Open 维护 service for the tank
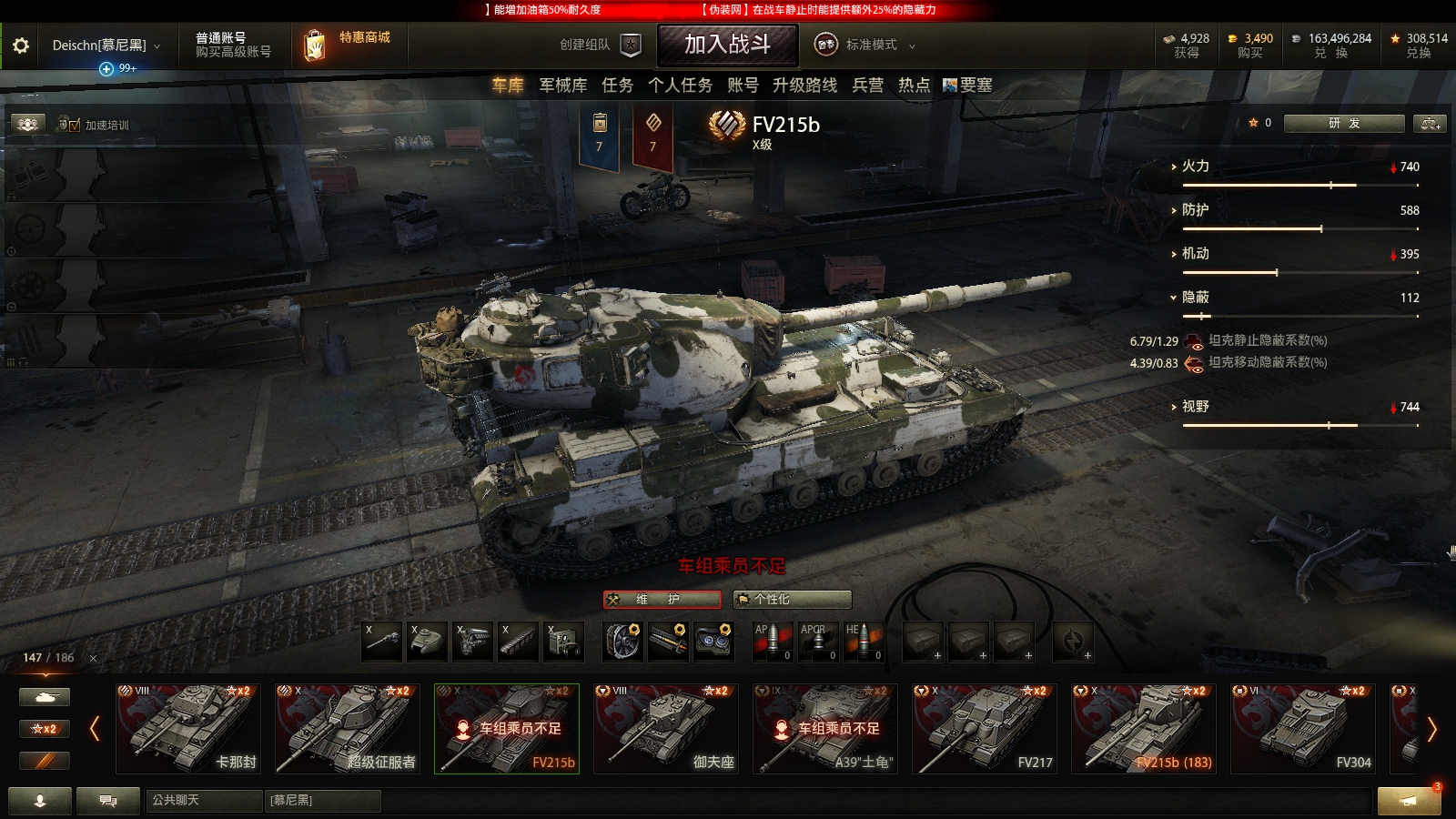1456x819 pixels. click(662, 599)
